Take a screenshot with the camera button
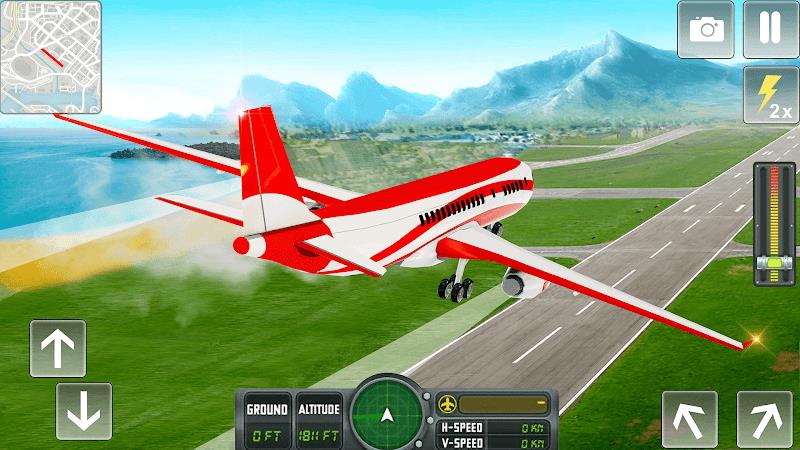This screenshot has width=800, height=450. click(x=706, y=29)
